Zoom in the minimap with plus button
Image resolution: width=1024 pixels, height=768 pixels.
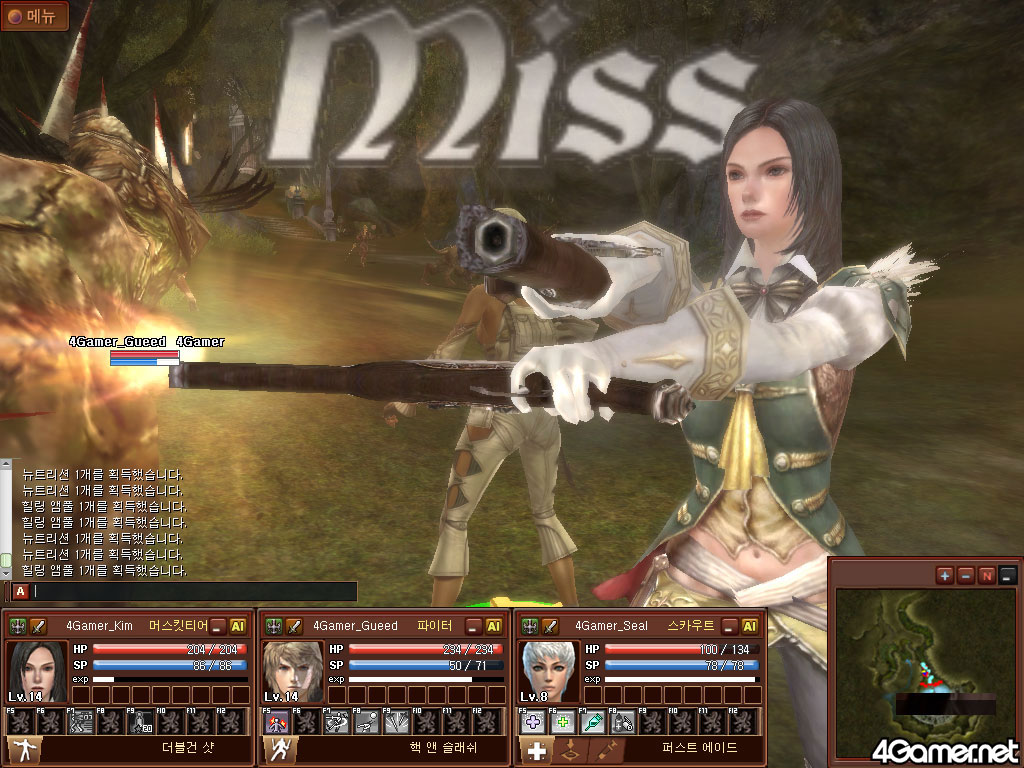[945, 575]
